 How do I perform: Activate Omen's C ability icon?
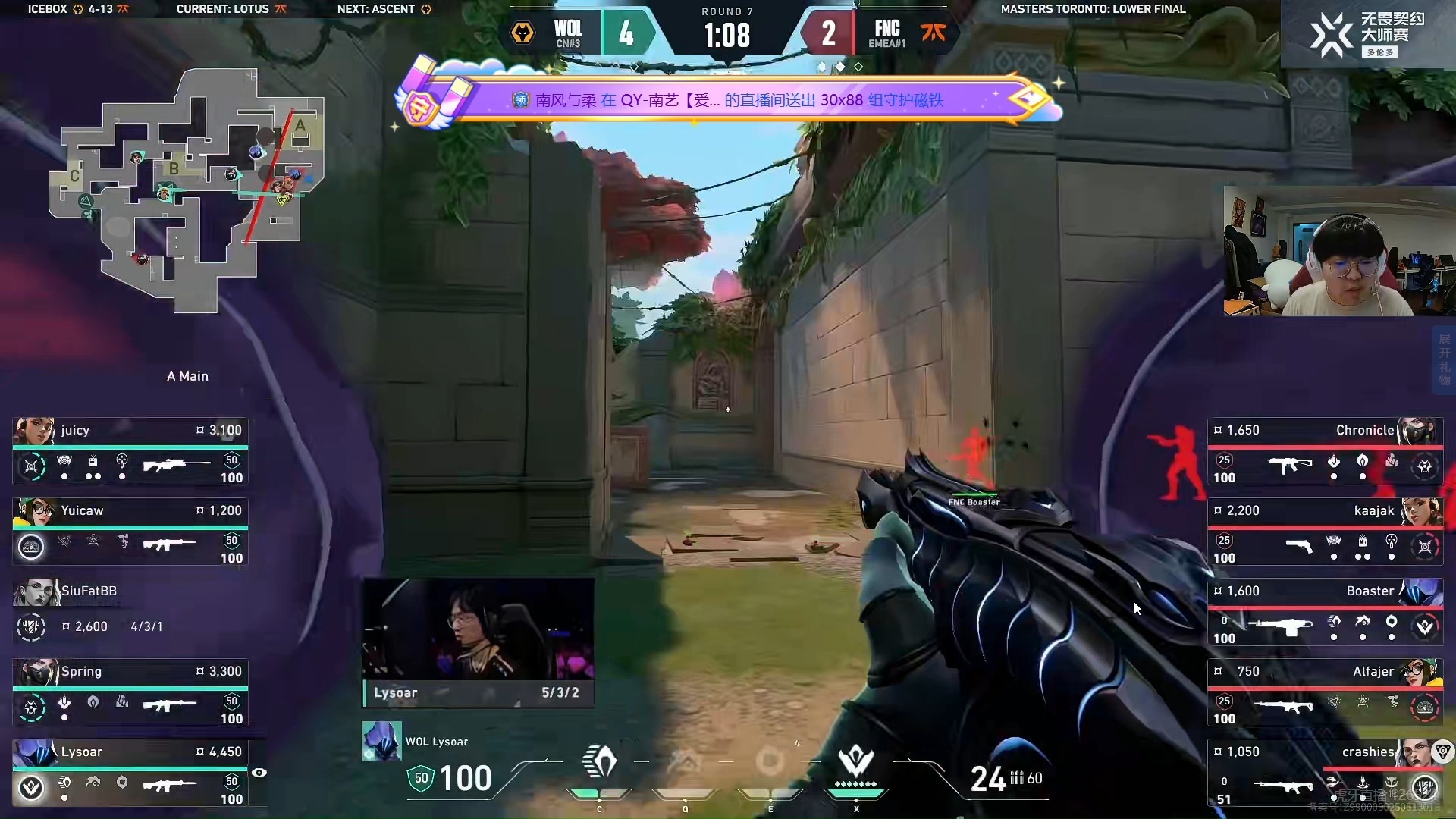pos(599,762)
